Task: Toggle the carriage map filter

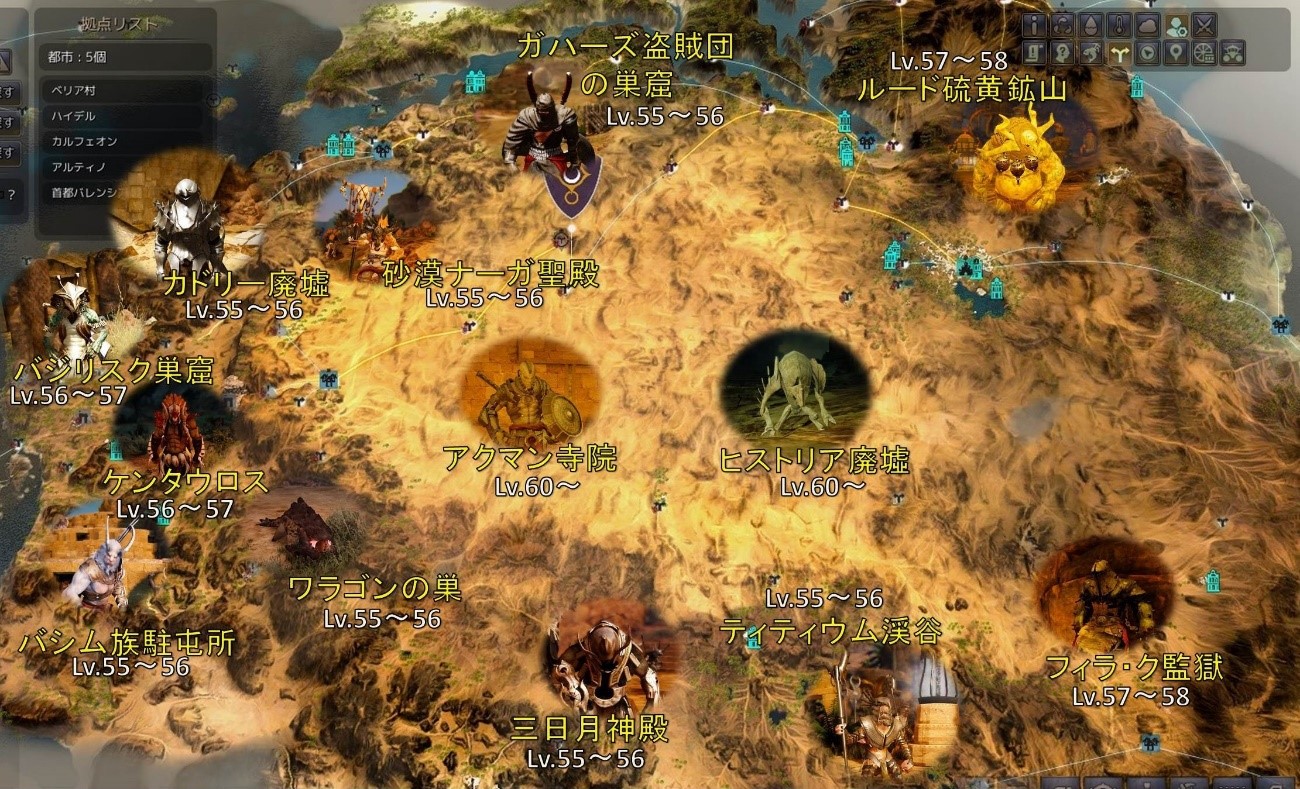Action: pos(1234,52)
